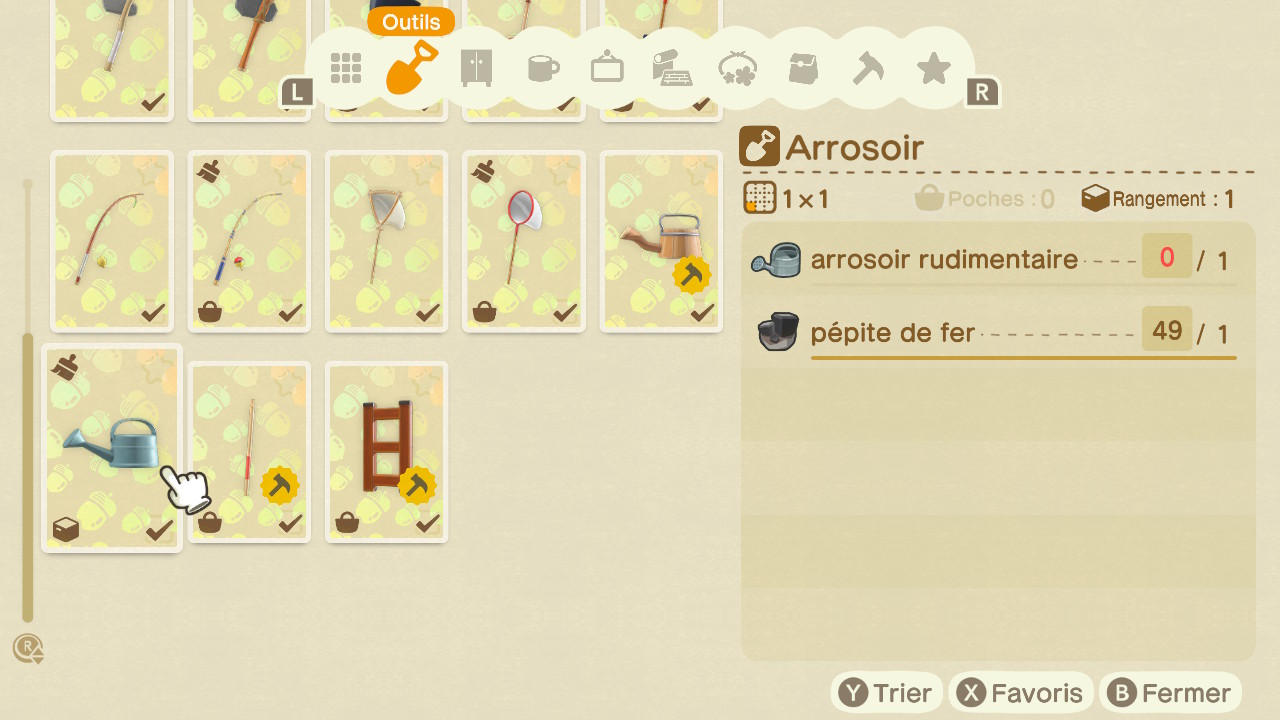Select the wardrobe furniture category icon
This screenshot has width=1280, height=720.
tap(476, 68)
